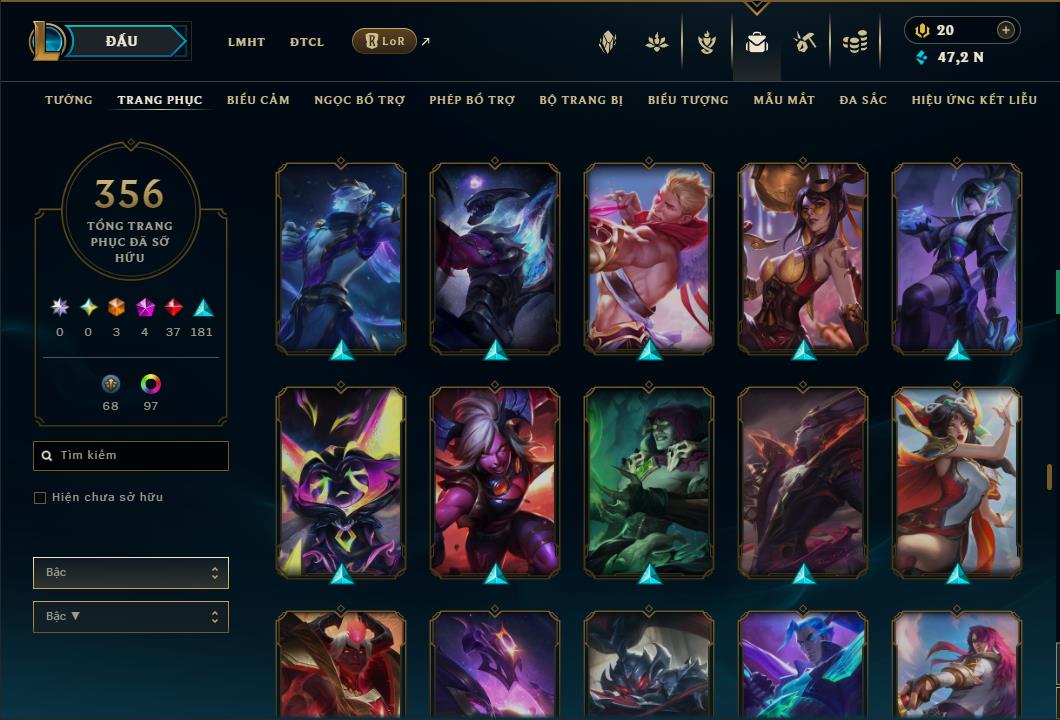The image size is (1060, 720).
Task: Select the HIỆU ỨNG KẾT LIỄU tab
Action: [974, 100]
